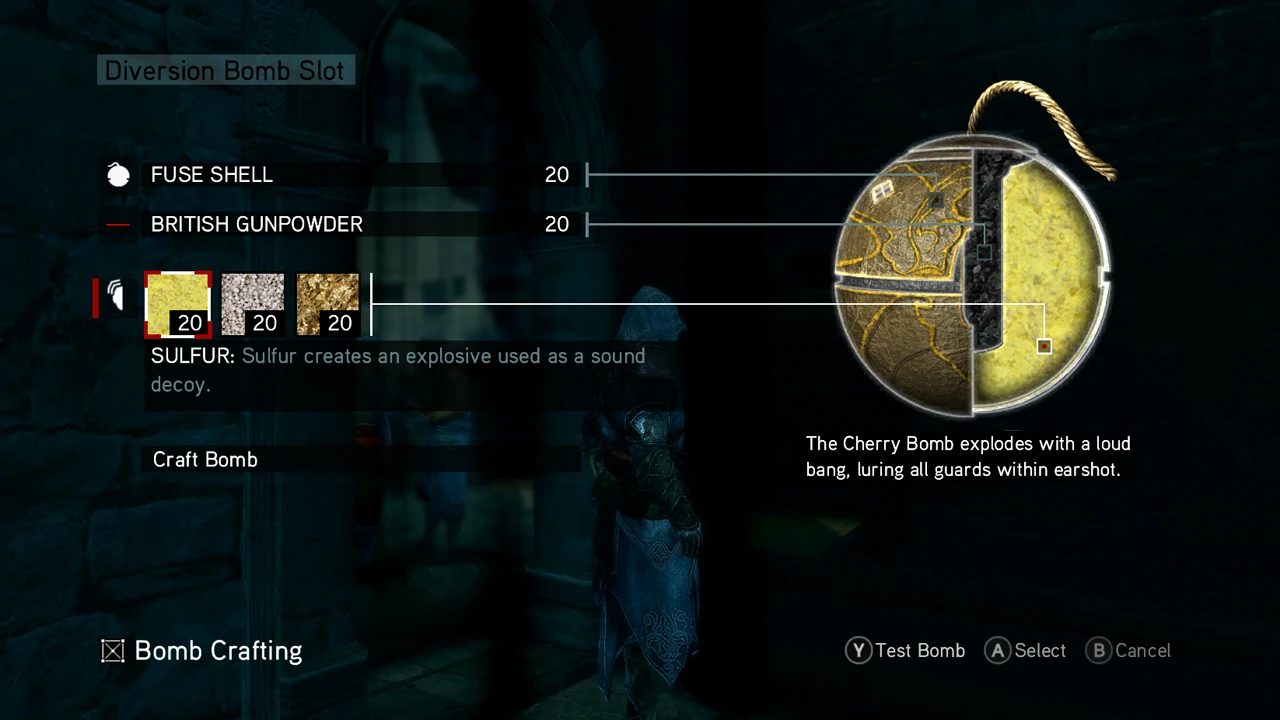
Task: Click the Test Bomb label
Action: (920, 651)
